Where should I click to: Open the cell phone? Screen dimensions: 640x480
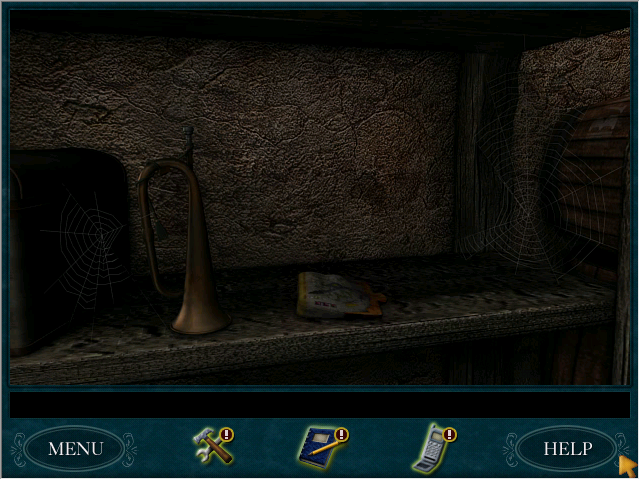(x=430, y=448)
